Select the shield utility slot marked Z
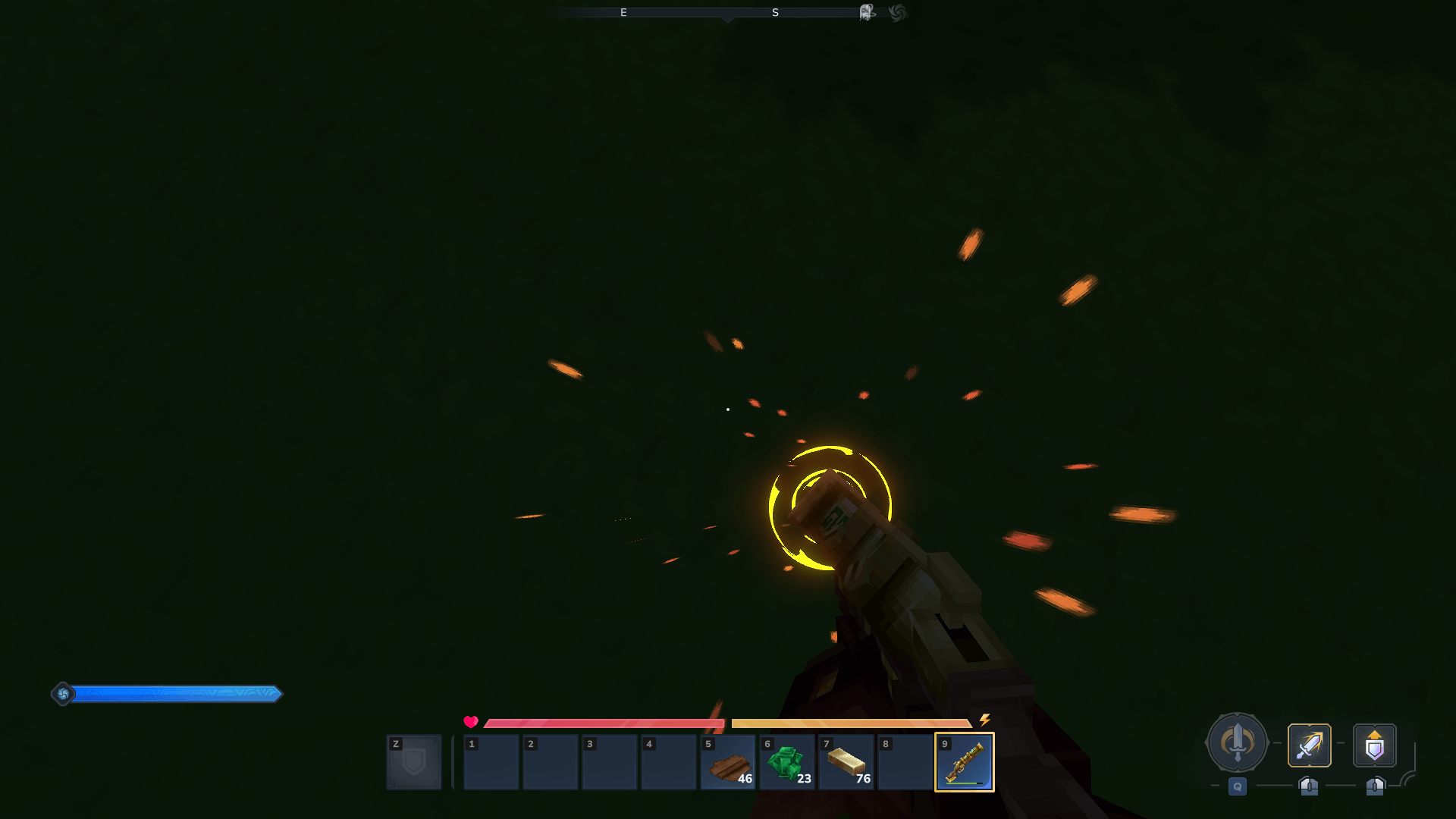Image resolution: width=1456 pixels, height=819 pixels. coord(414,762)
